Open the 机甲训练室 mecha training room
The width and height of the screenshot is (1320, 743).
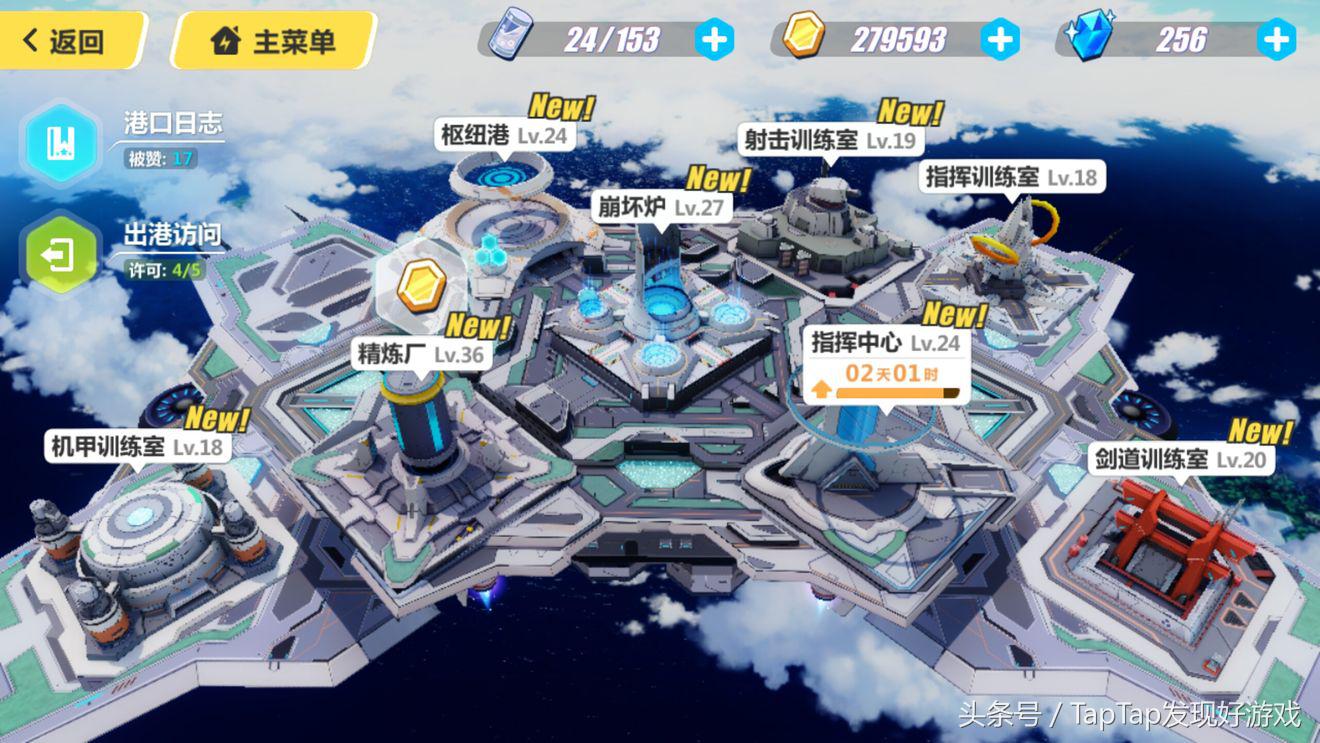(135, 448)
